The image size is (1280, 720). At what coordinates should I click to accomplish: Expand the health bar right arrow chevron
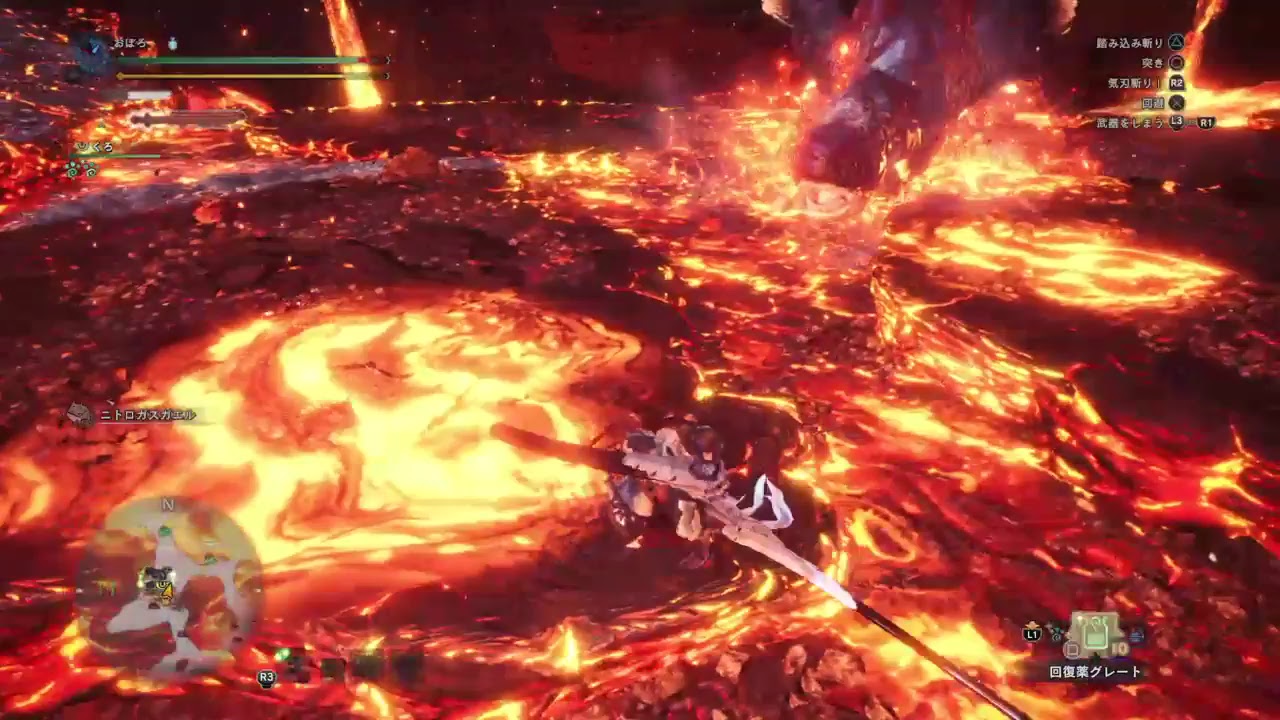click(x=386, y=60)
